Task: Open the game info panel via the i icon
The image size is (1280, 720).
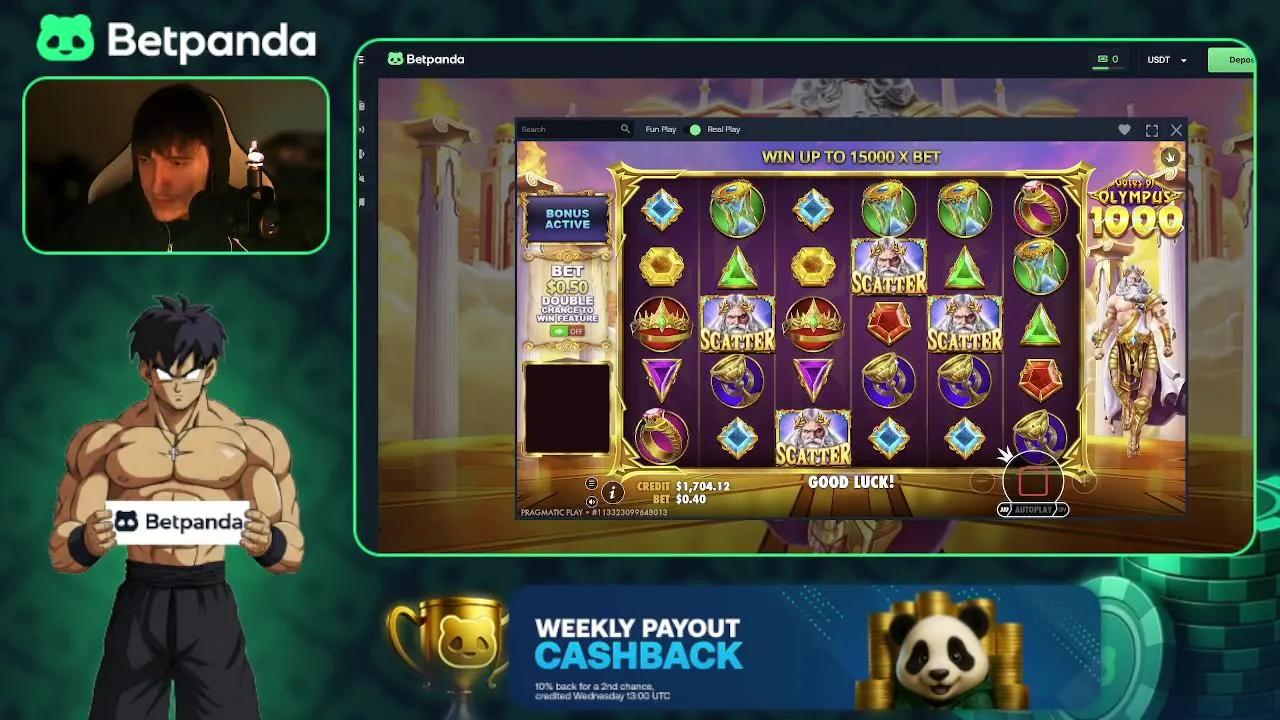Action: [x=613, y=491]
